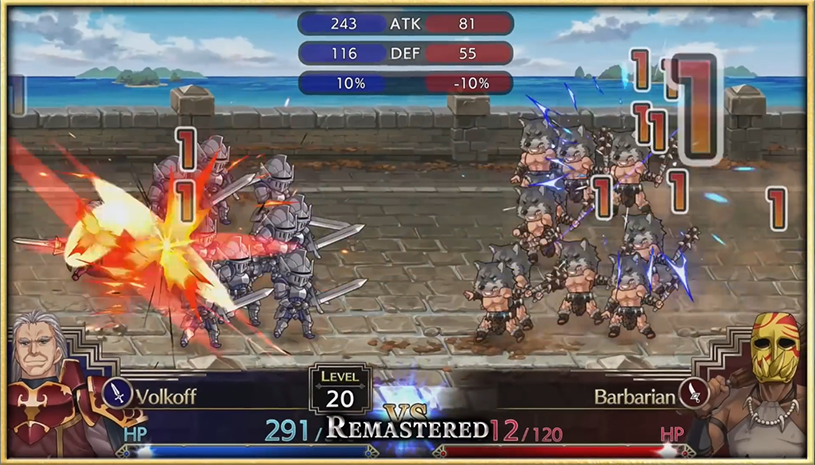Screen dimensions: 815x465
Task: Click the class icon beside Barbarian
Action: tap(691, 394)
